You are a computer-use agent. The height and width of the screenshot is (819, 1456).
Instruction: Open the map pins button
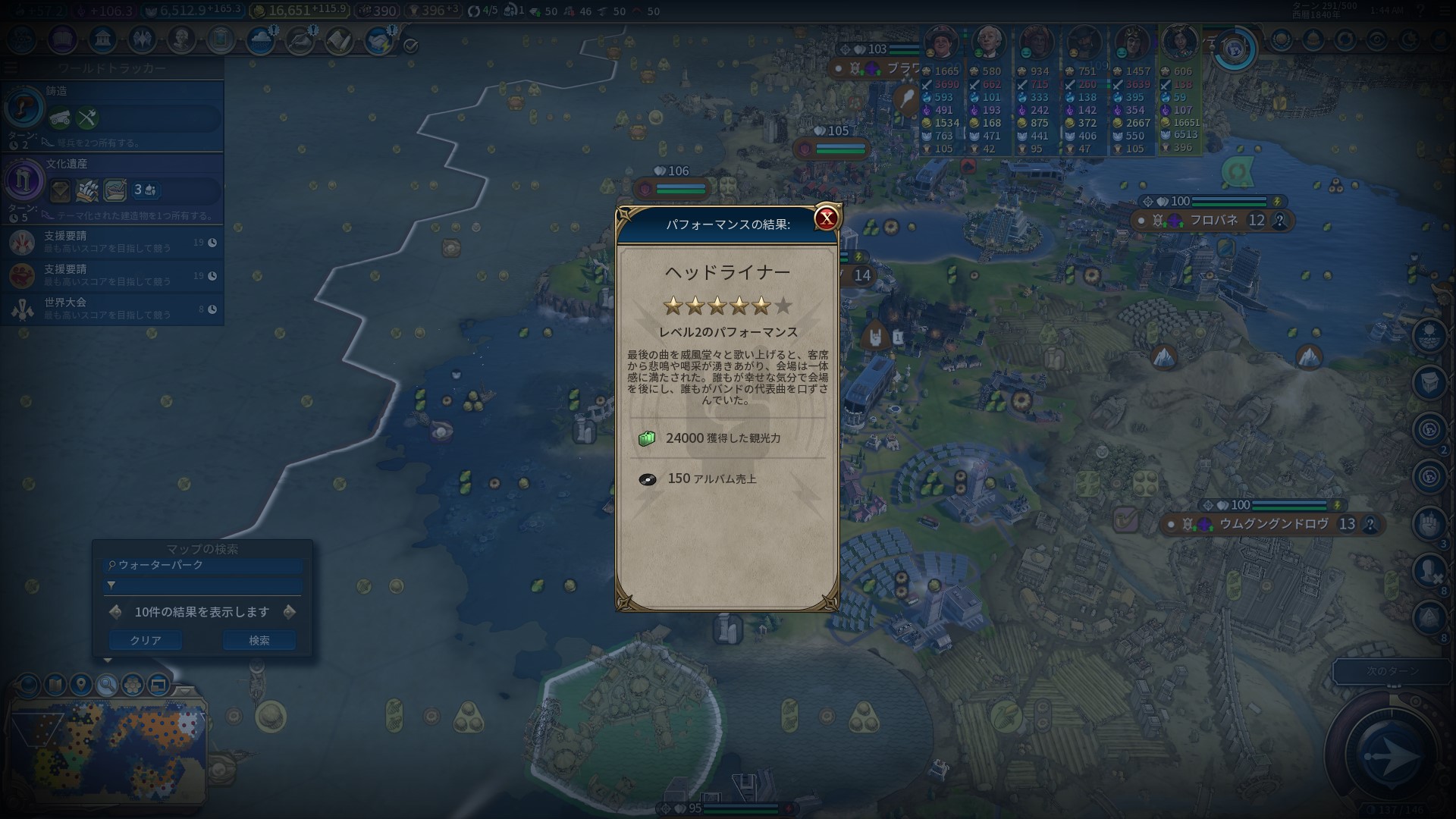click(81, 686)
